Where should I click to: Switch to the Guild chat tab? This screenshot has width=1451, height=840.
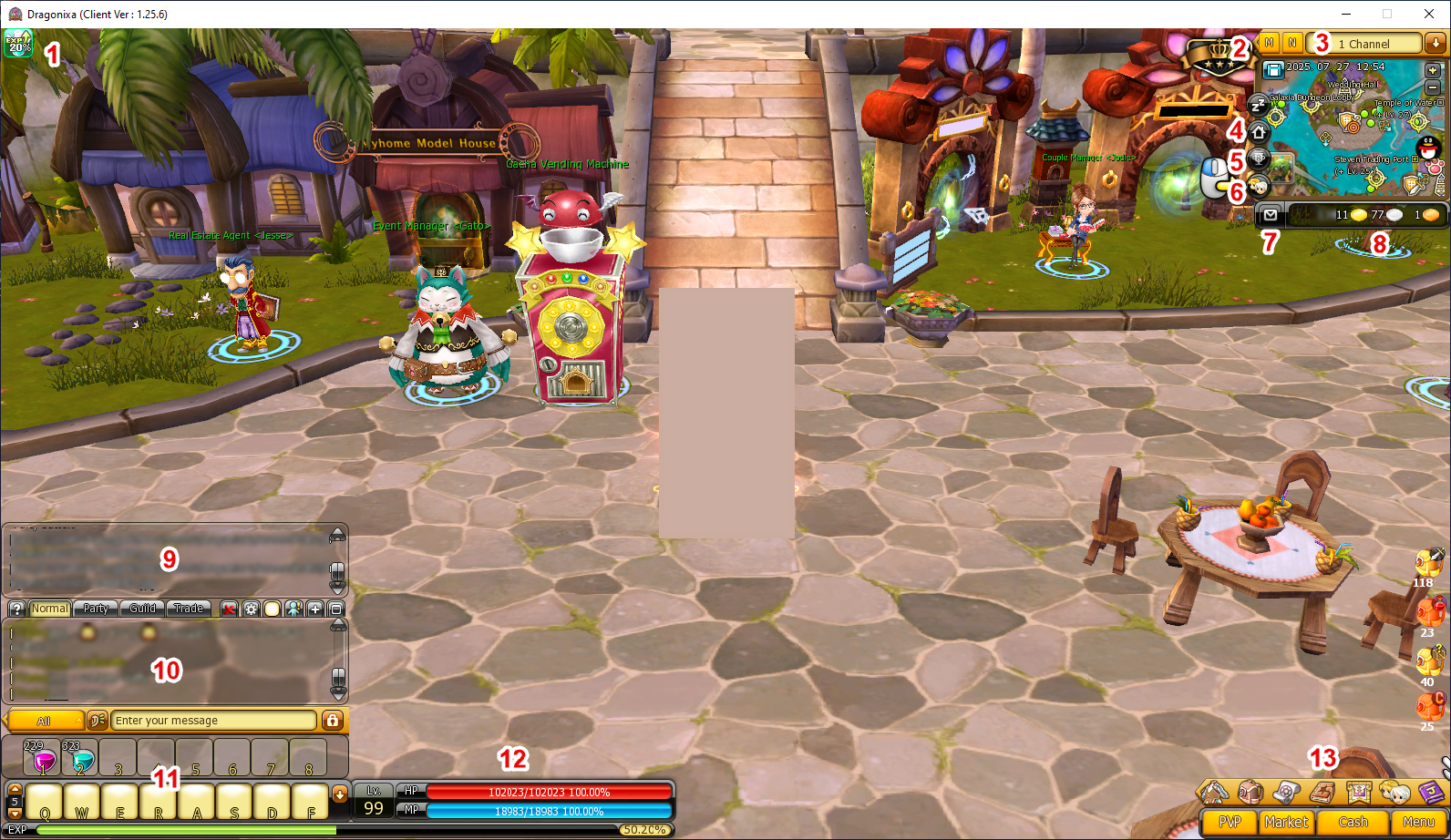click(x=142, y=609)
